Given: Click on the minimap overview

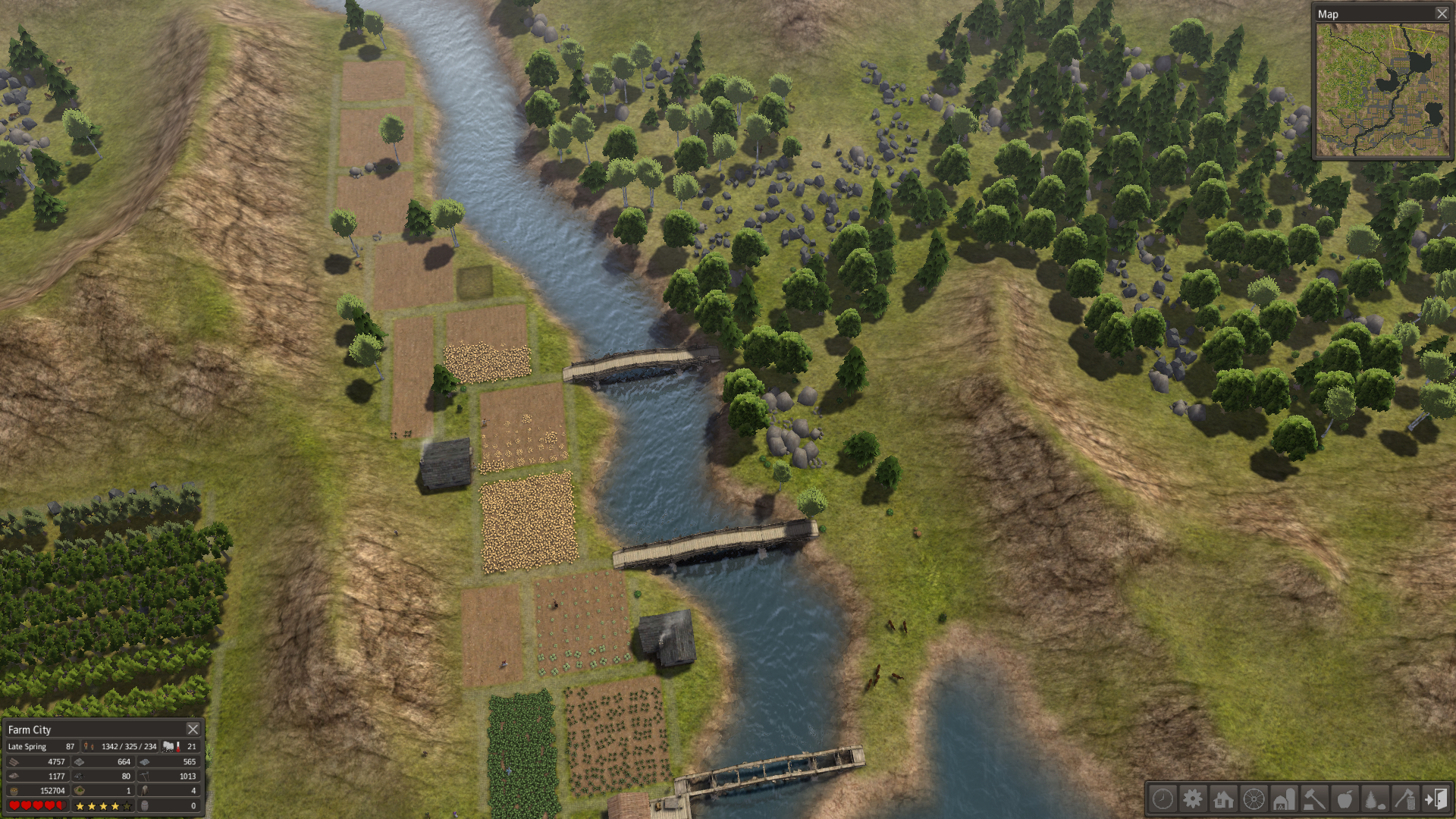Looking at the screenshot, I should coord(1382,89).
